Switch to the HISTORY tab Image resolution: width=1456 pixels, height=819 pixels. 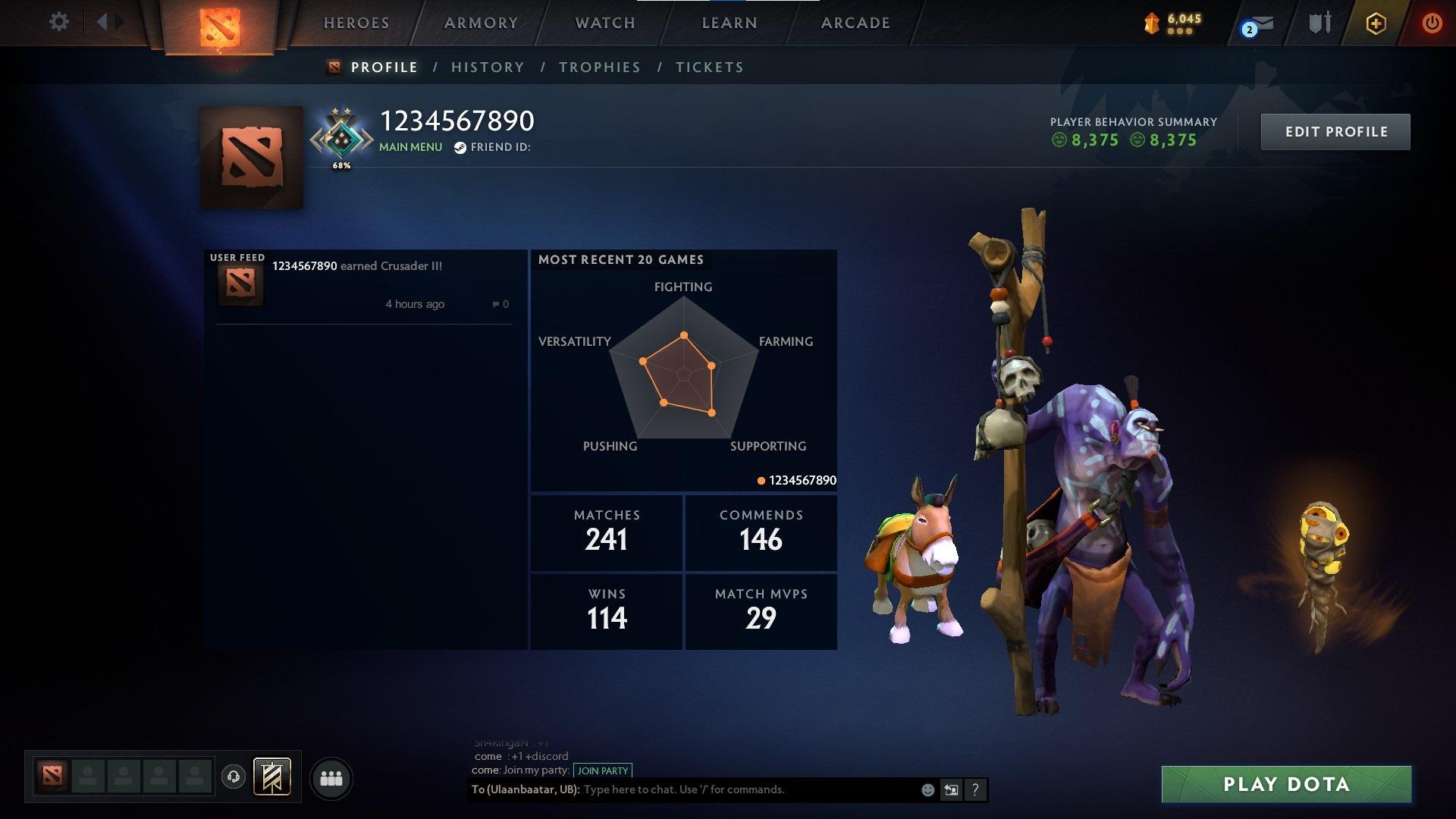(x=488, y=67)
